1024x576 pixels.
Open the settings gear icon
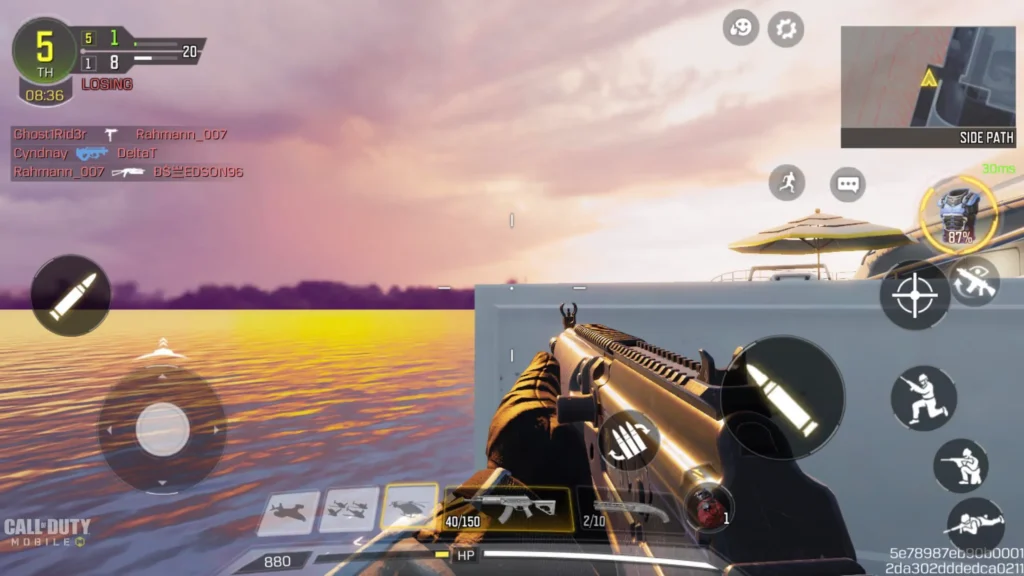[x=786, y=29]
